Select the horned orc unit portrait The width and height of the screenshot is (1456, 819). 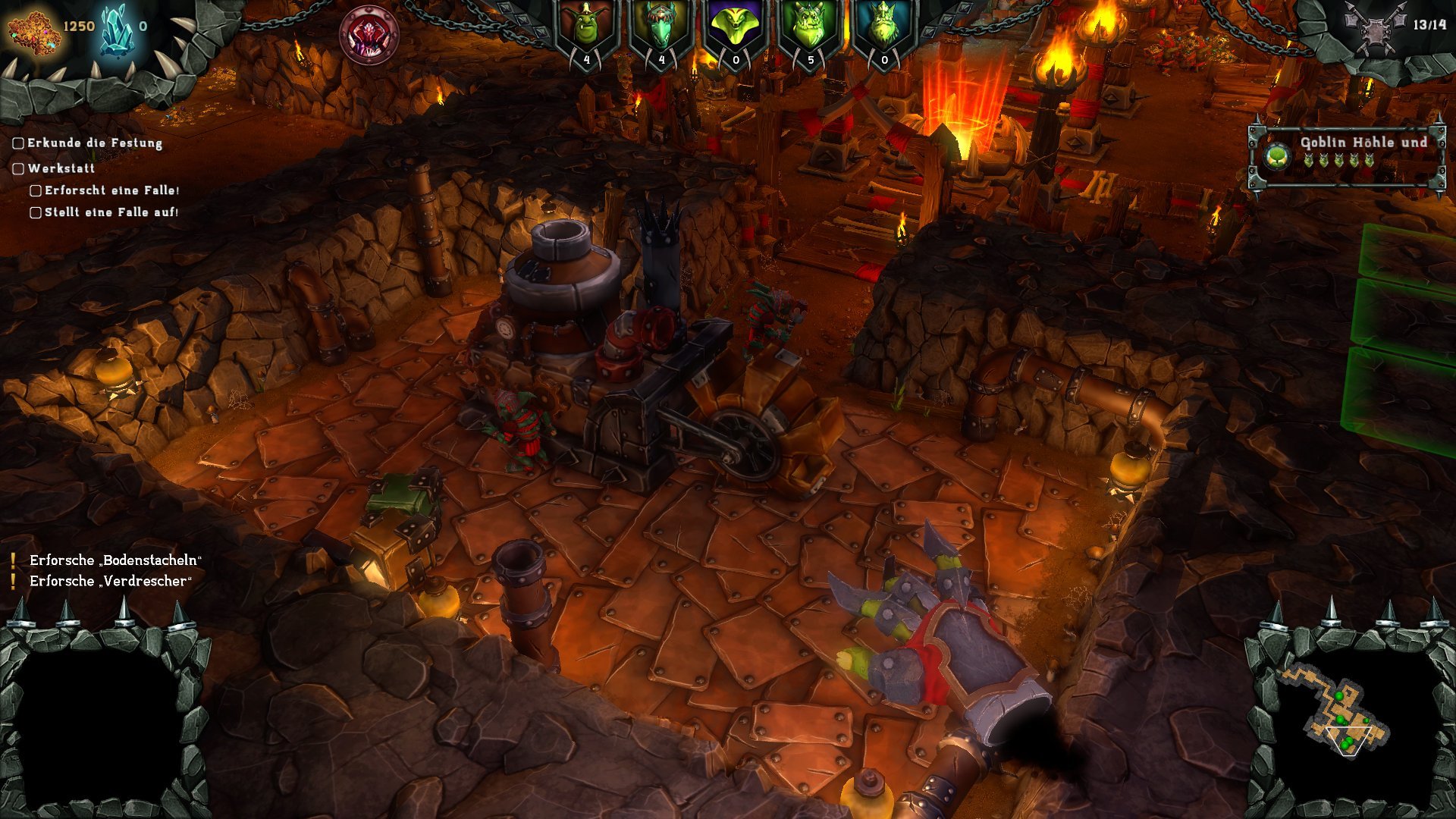coord(810,27)
